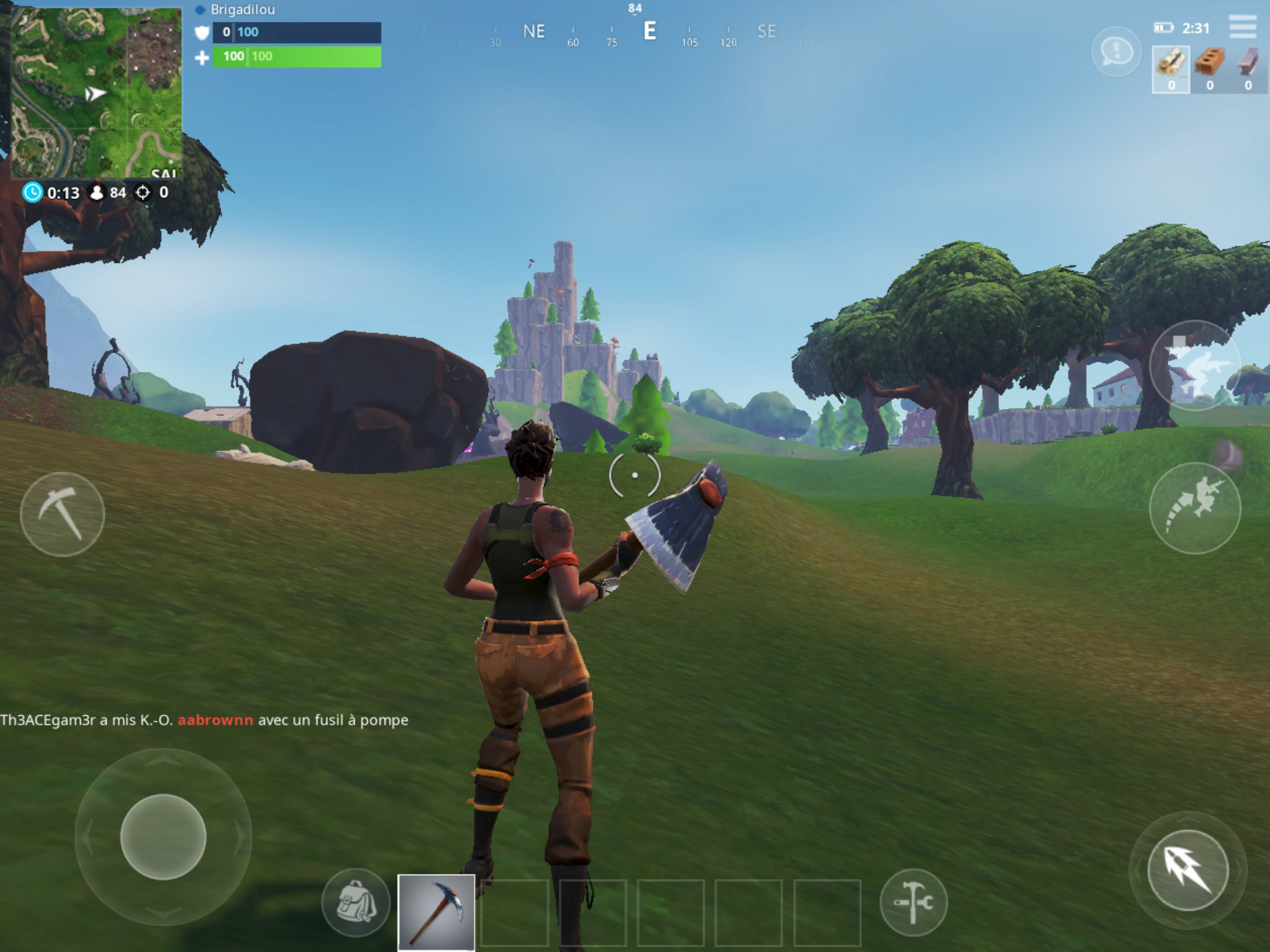Select the wood building material
The height and width of the screenshot is (952, 1270).
[1171, 69]
